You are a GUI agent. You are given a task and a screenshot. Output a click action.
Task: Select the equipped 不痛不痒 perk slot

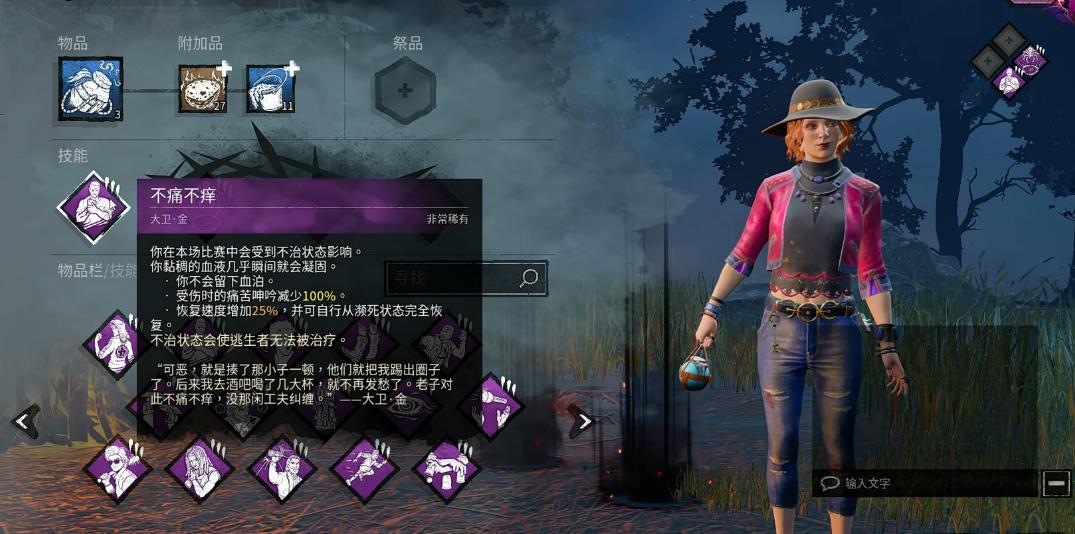click(x=93, y=208)
